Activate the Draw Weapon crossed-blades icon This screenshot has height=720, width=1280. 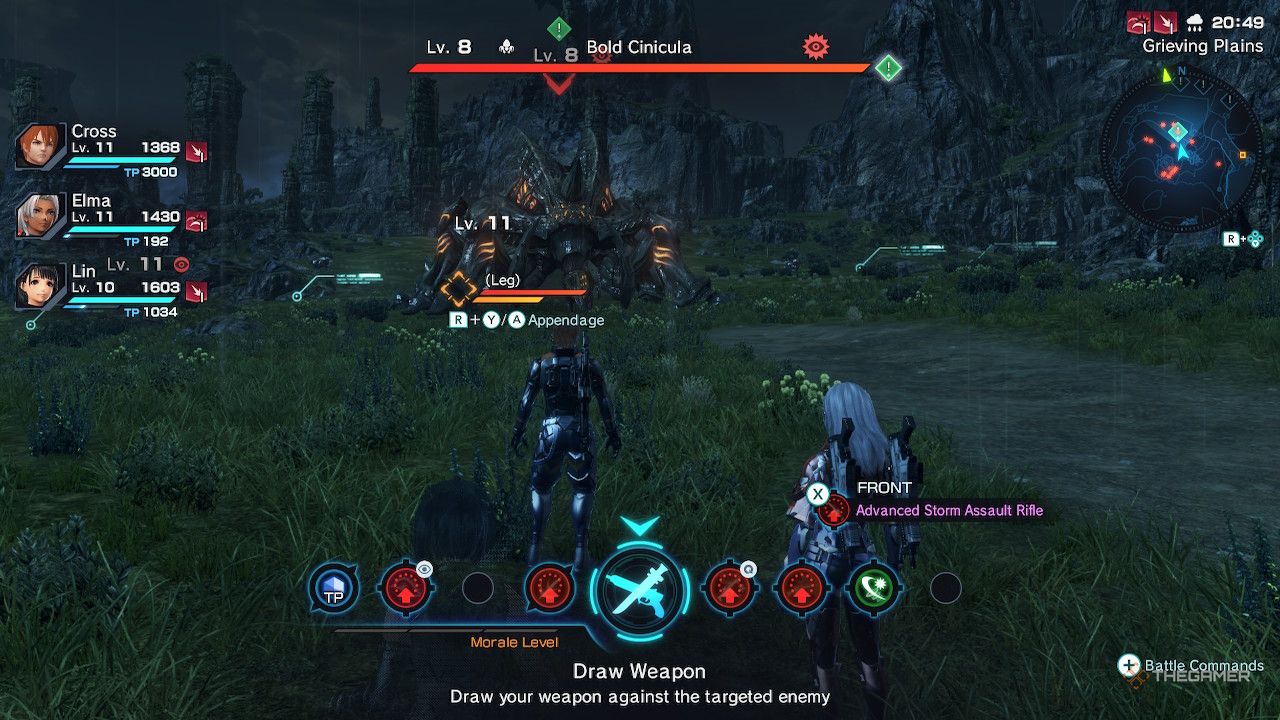click(x=640, y=590)
